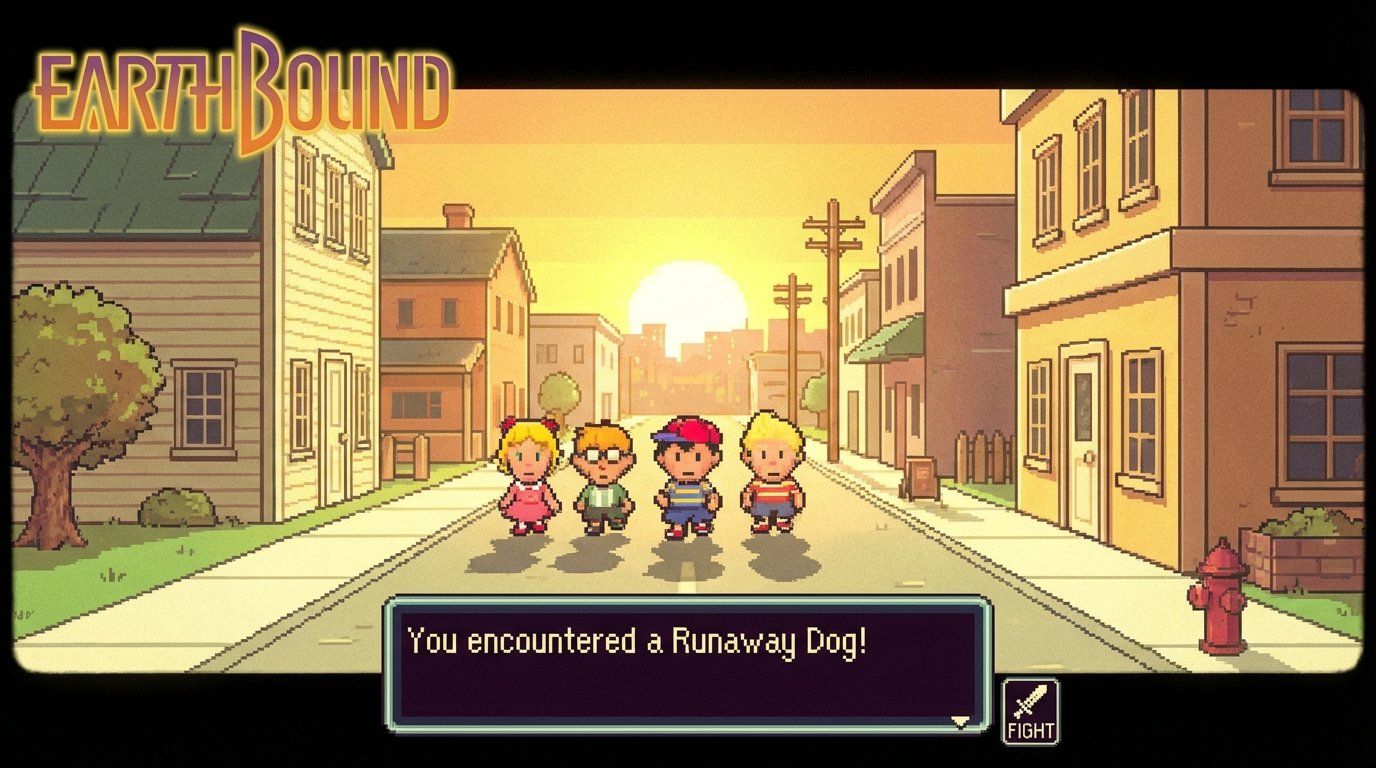Open the door of the tan house
The width and height of the screenshot is (1376, 768).
pyautogui.click(x=1082, y=440)
